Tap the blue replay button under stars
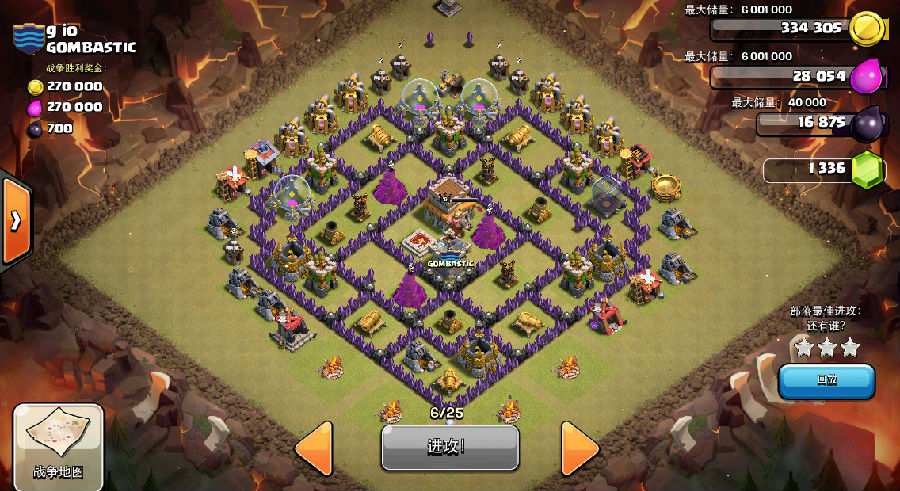The image size is (900, 491). (826, 381)
